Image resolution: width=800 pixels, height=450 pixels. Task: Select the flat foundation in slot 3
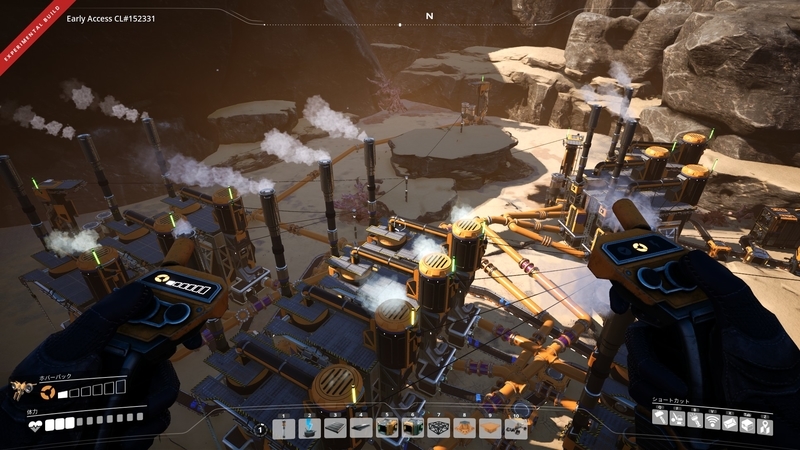click(335, 428)
